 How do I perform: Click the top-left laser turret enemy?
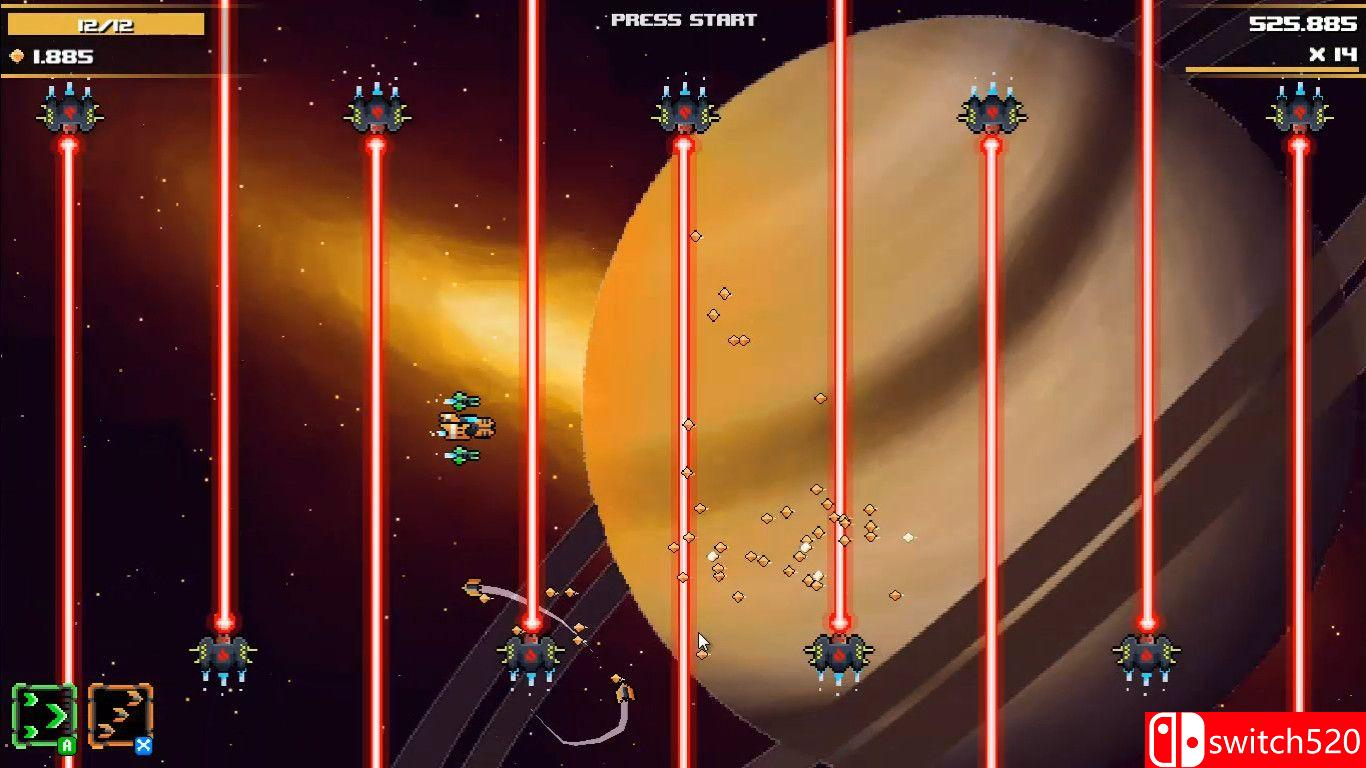[x=67, y=112]
